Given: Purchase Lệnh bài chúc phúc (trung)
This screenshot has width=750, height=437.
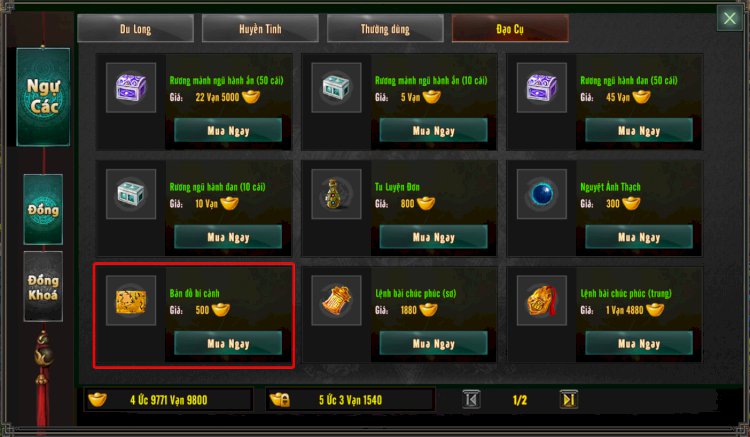Looking at the screenshot, I should click(638, 343).
